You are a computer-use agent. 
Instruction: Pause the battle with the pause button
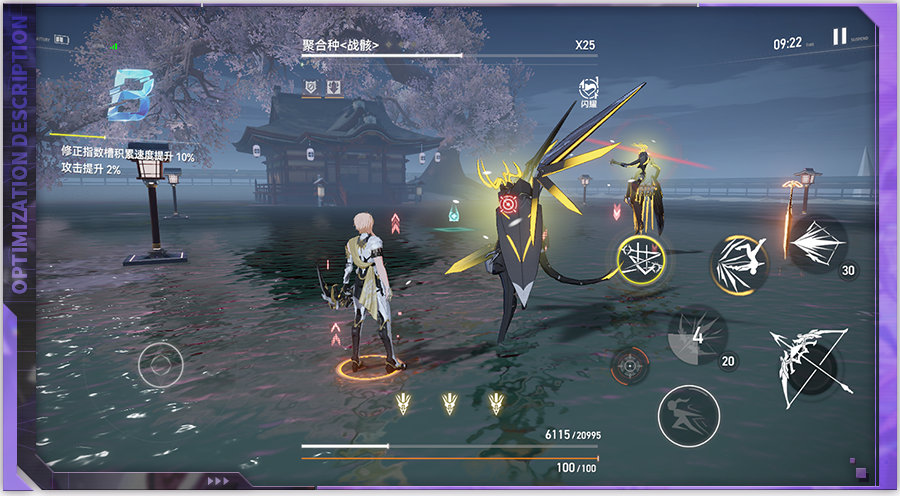pos(839,37)
